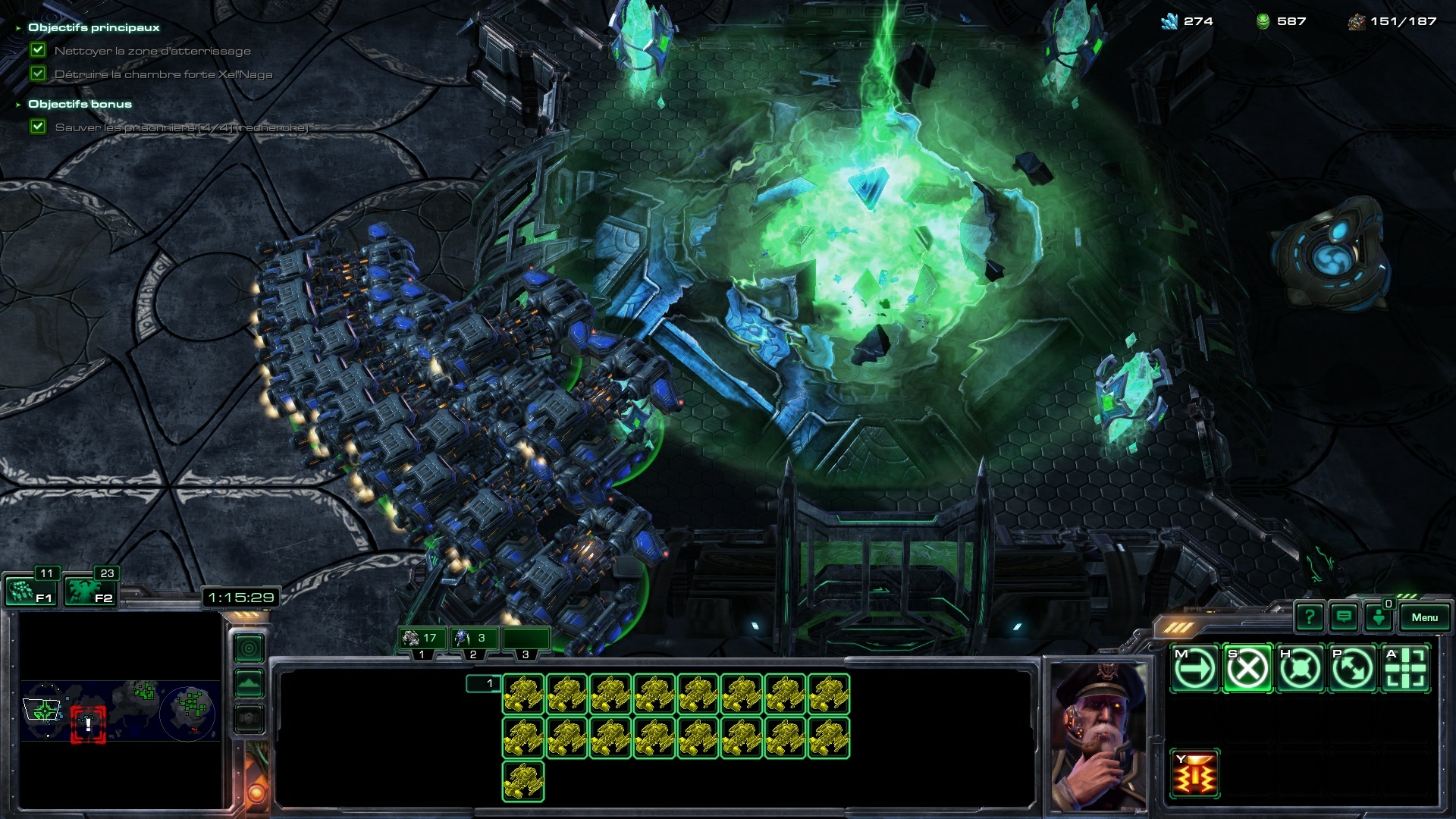
Task: Collapse the Objectifs bonus list
Action: pyautogui.click(x=18, y=105)
